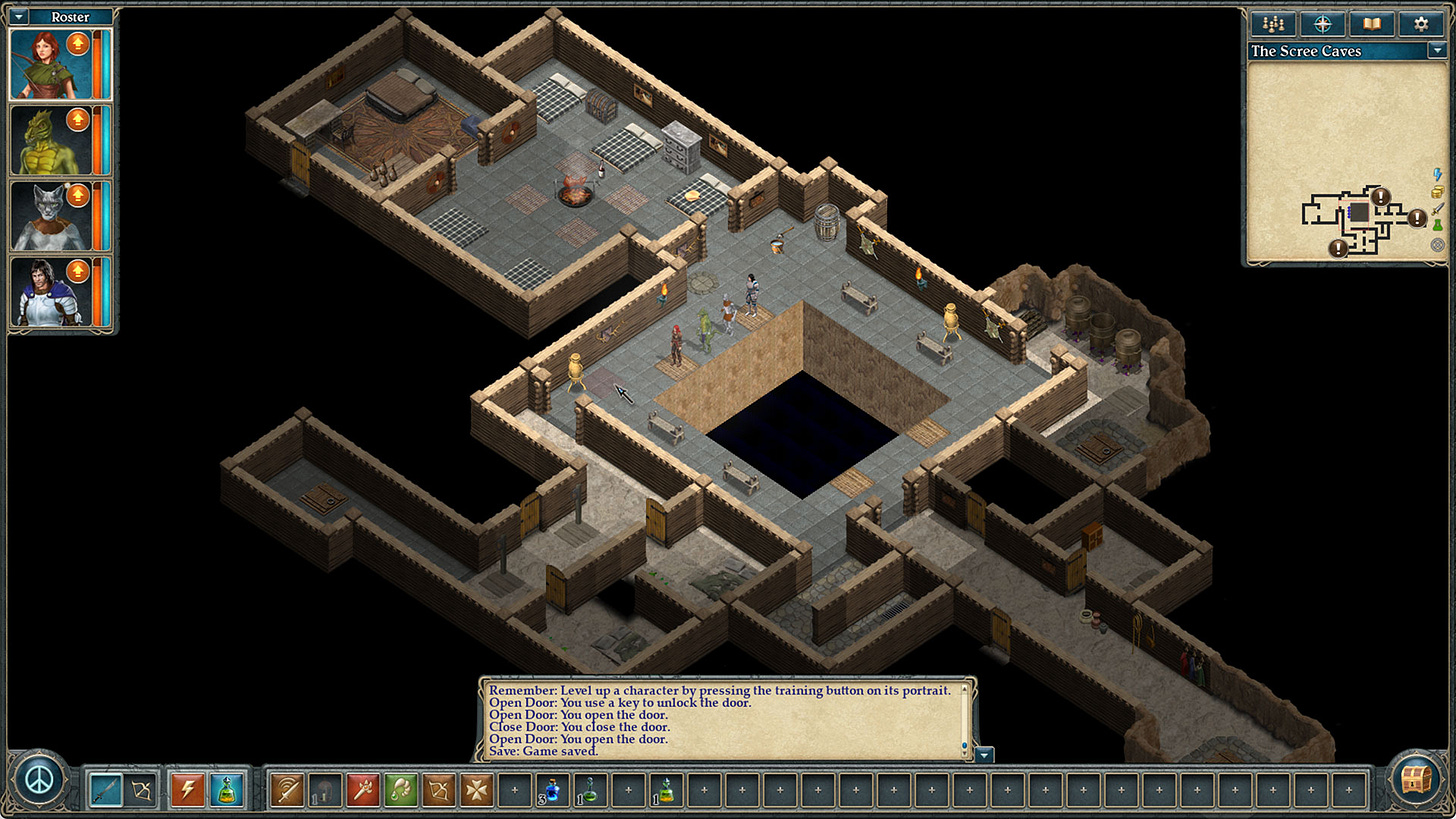Switch to the bow ranged weapon
This screenshot has height=819, width=1456.
[143, 789]
